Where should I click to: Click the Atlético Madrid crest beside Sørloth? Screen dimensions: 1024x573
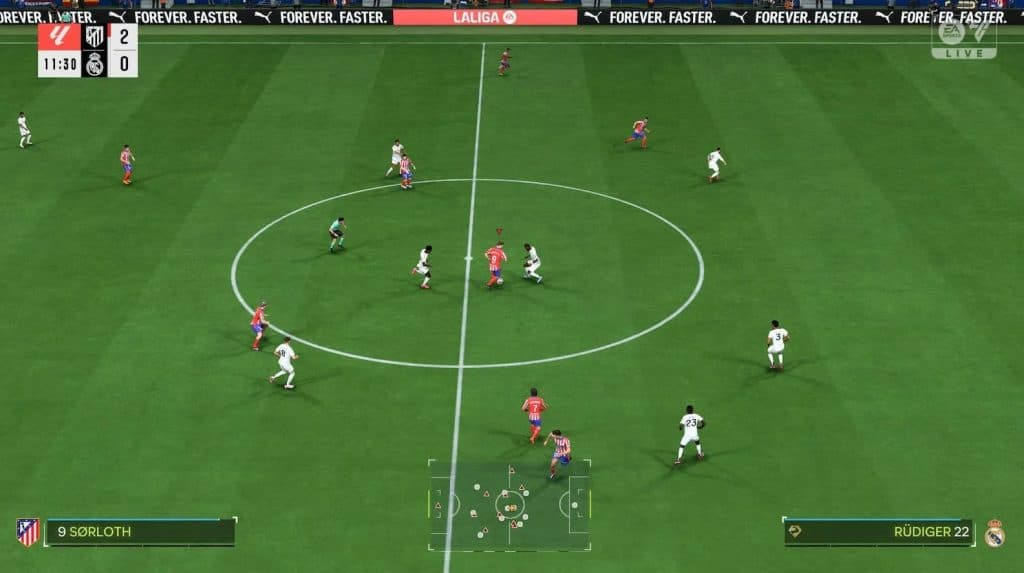point(27,532)
